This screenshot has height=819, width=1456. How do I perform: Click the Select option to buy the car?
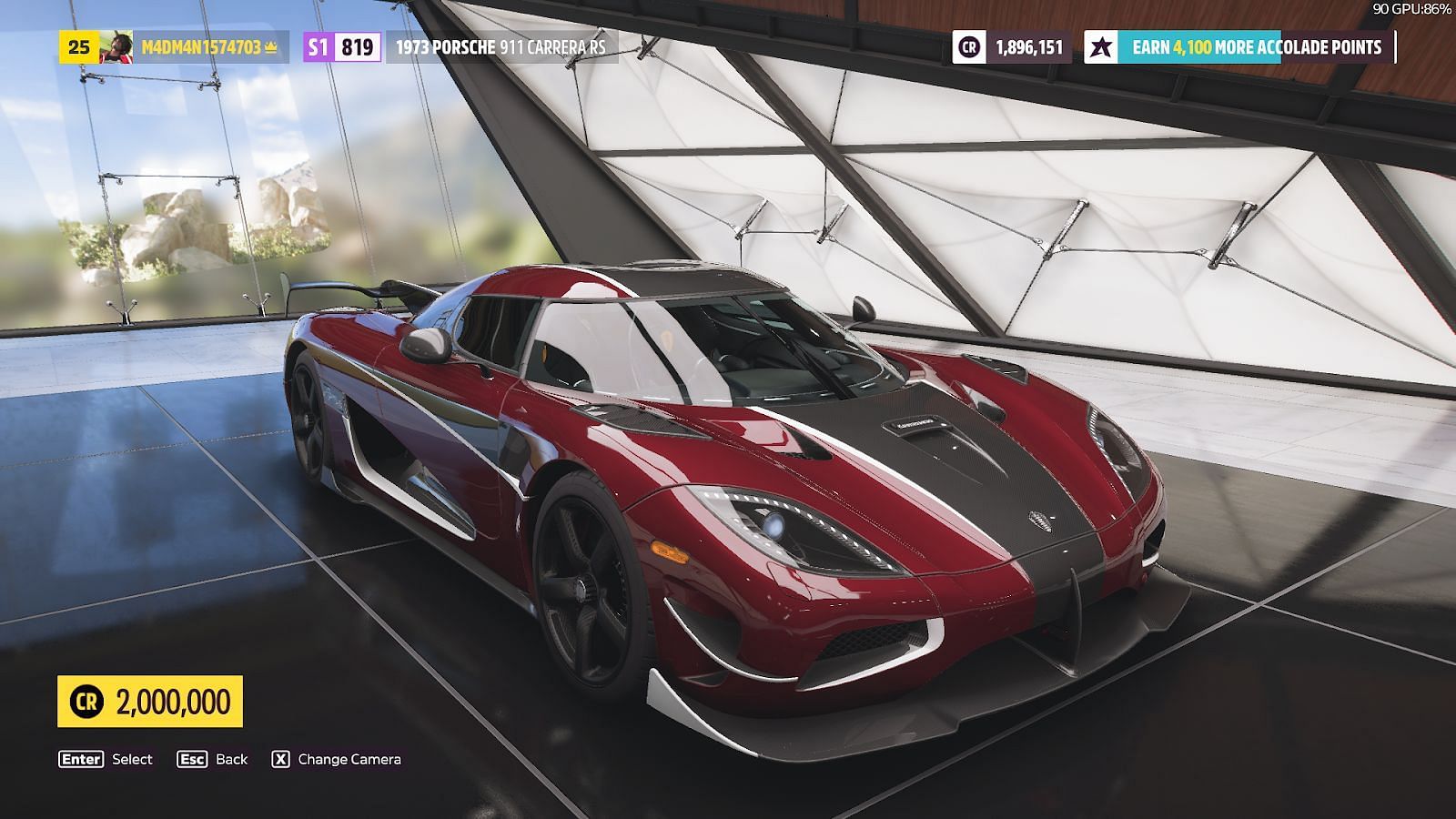pos(106,759)
